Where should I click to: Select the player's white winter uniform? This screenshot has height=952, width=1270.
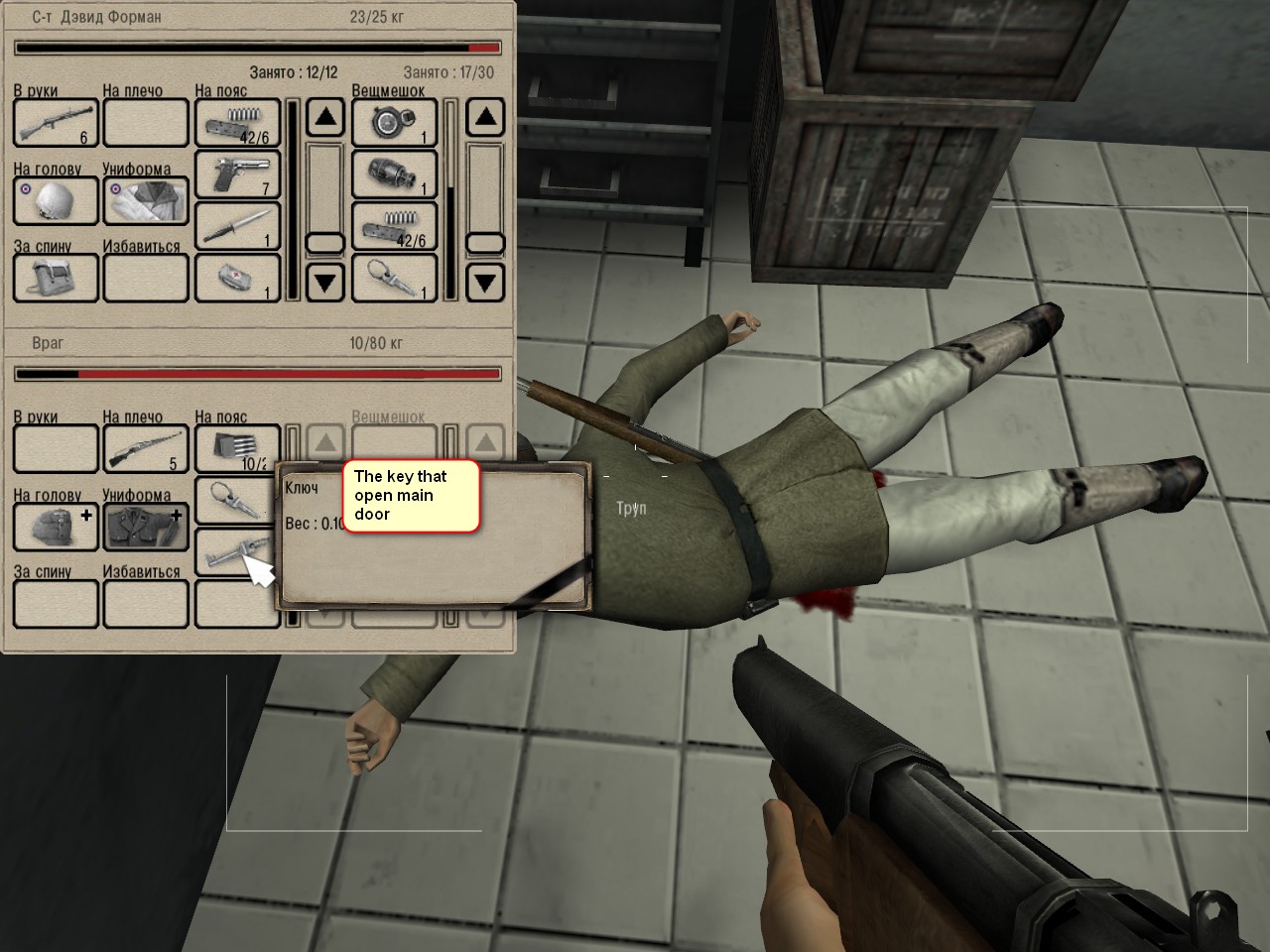point(146,200)
